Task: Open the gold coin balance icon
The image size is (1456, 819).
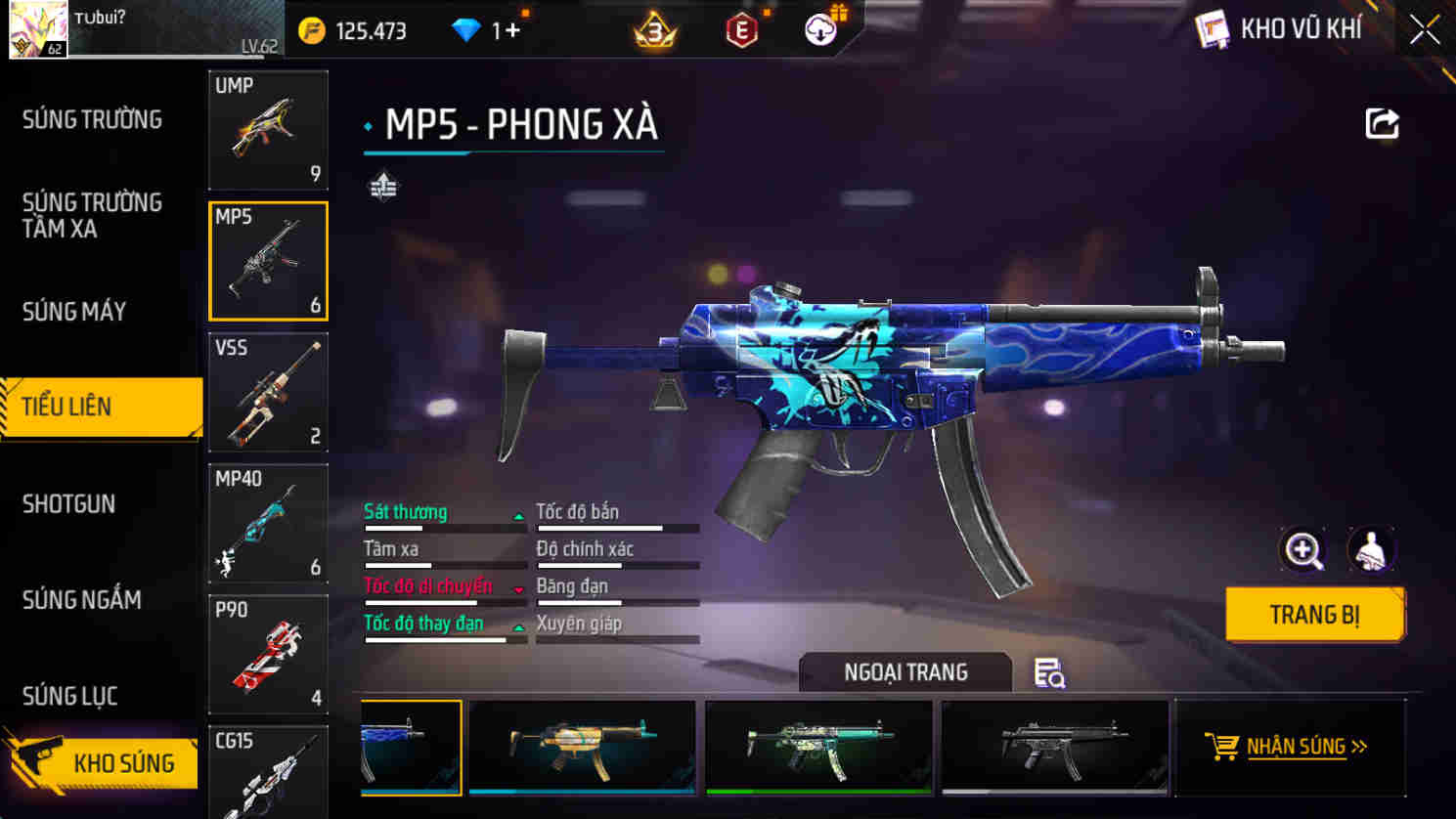Action: pyautogui.click(x=311, y=29)
